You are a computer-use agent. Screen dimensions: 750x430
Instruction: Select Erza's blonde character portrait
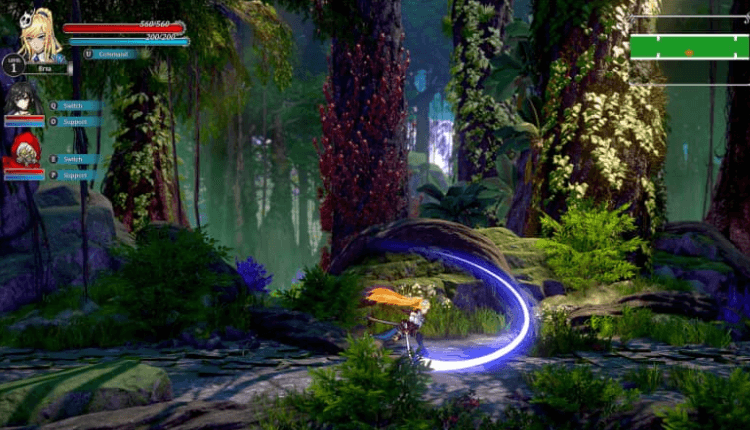click(41, 36)
